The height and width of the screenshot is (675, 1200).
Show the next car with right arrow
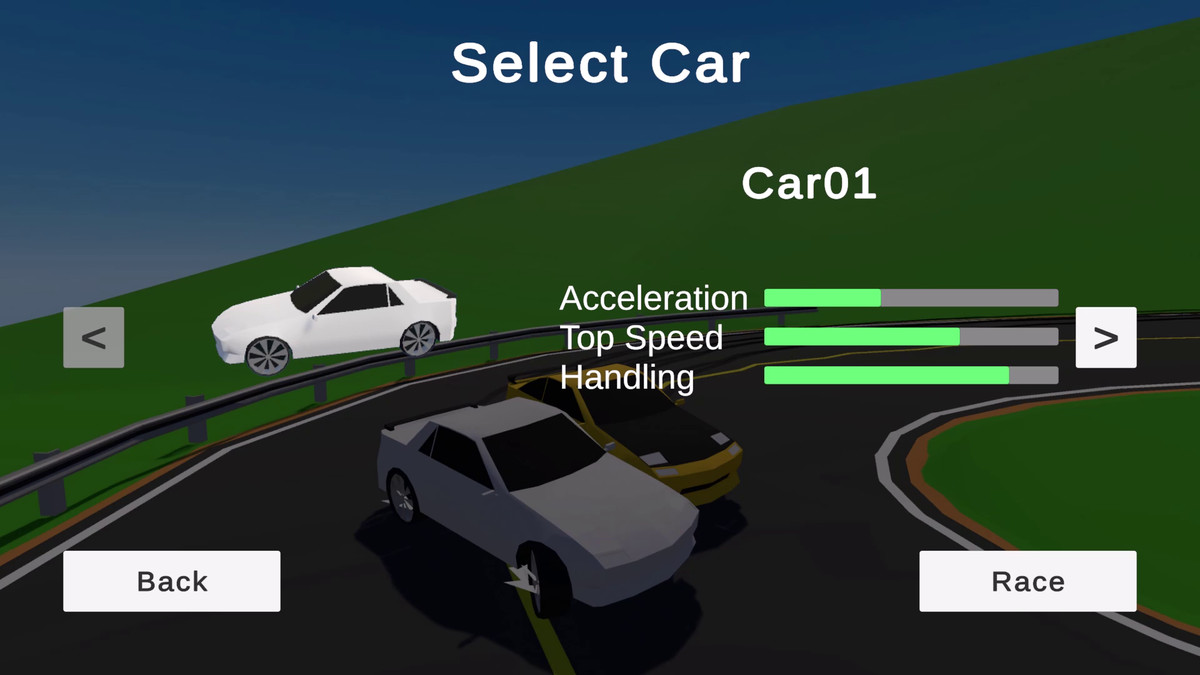[x=1105, y=338]
